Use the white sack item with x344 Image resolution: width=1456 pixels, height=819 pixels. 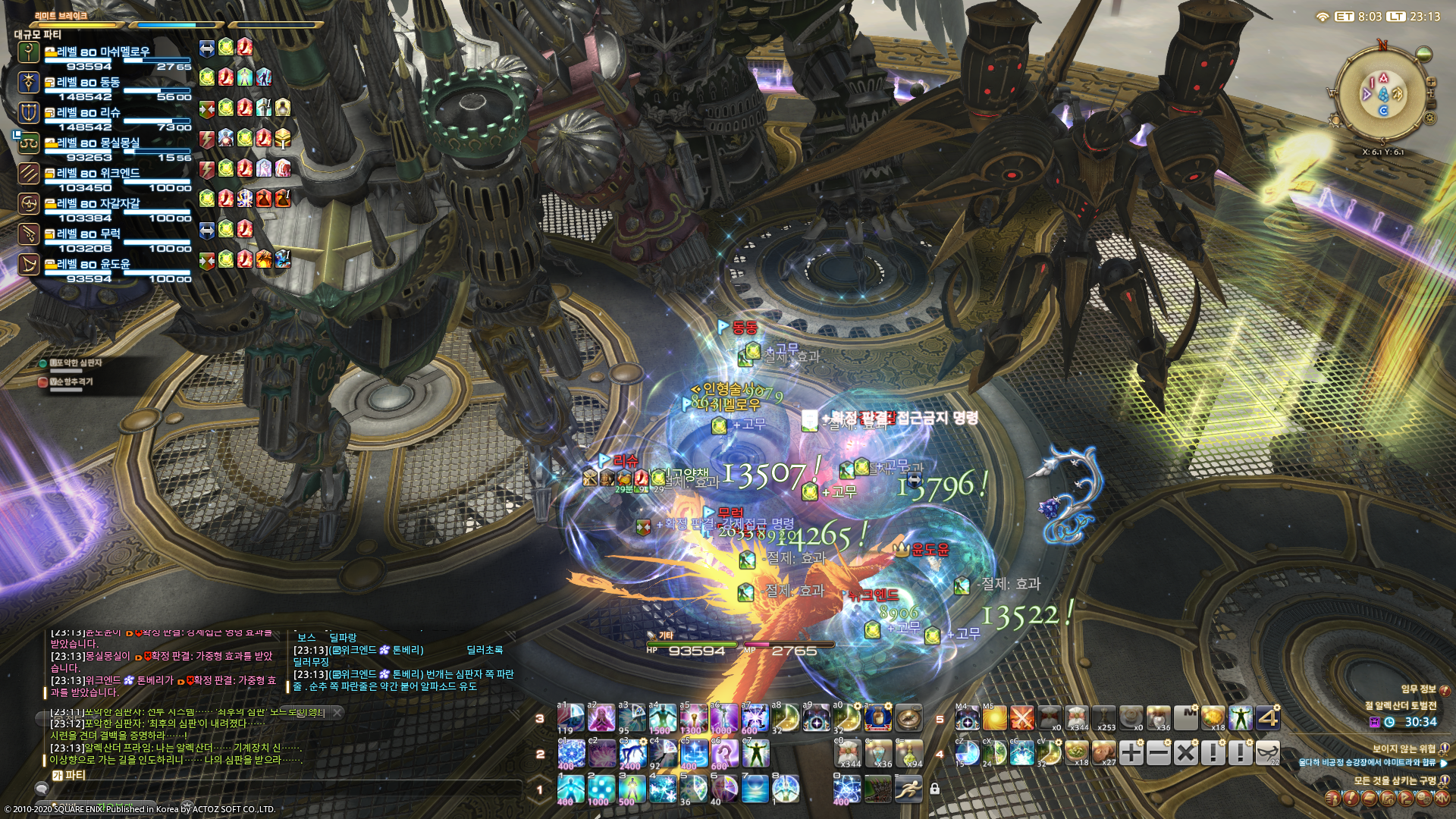(x=1076, y=717)
